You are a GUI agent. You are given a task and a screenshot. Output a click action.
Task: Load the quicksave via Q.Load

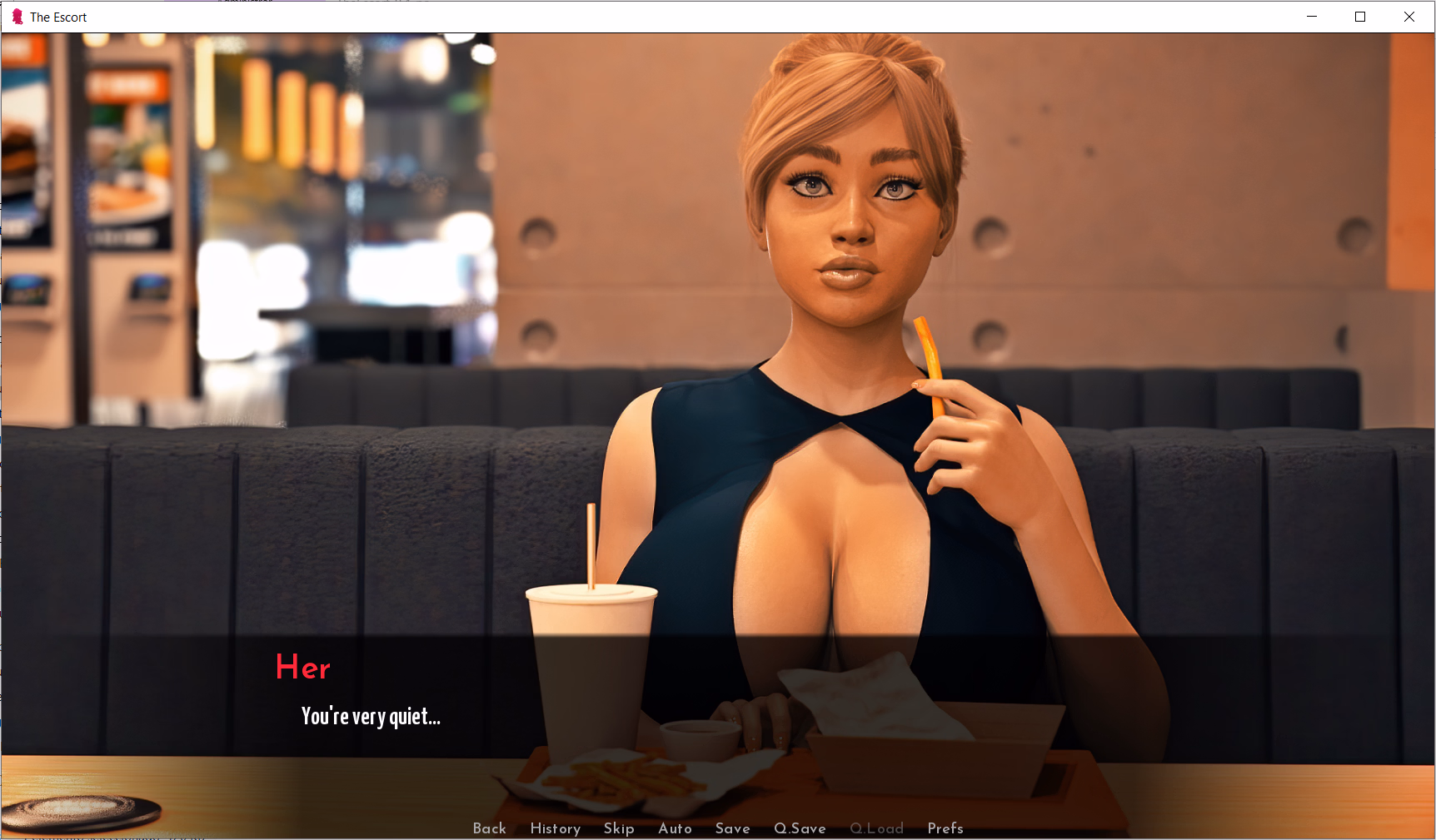click(876, 828)
